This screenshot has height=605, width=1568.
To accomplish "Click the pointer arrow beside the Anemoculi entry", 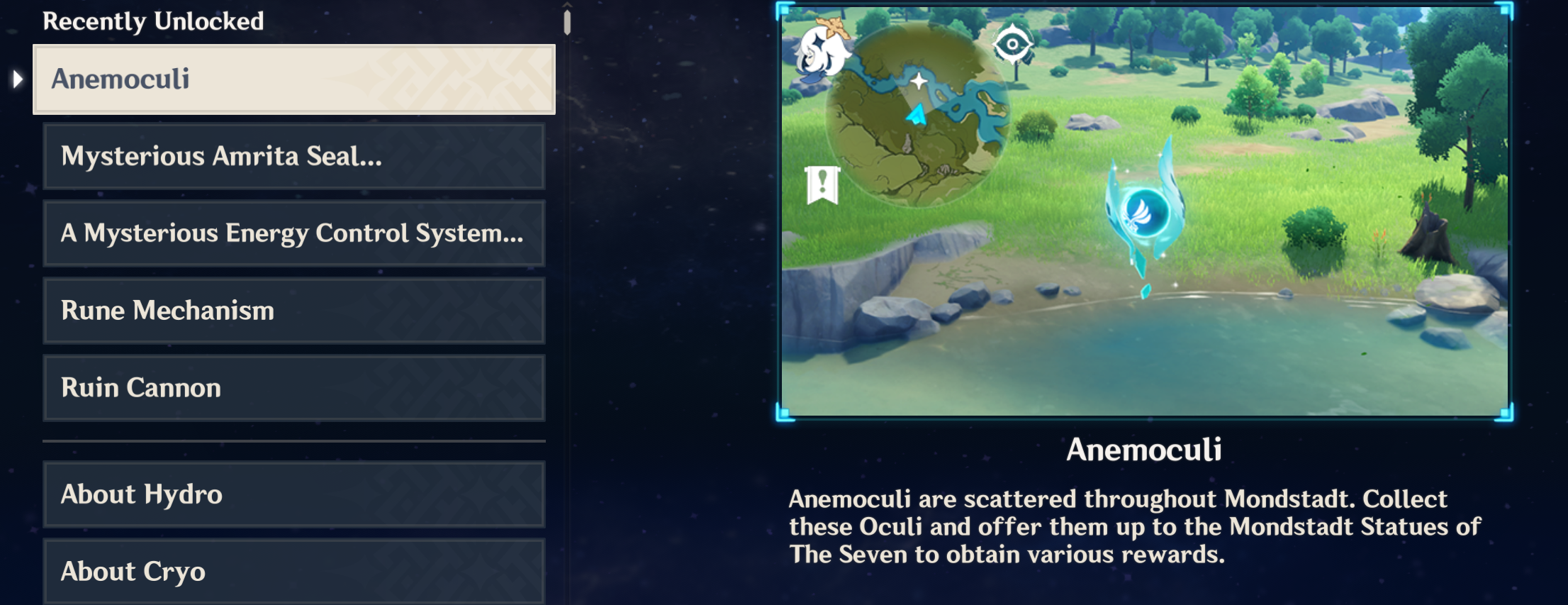I will pos(16,78).
